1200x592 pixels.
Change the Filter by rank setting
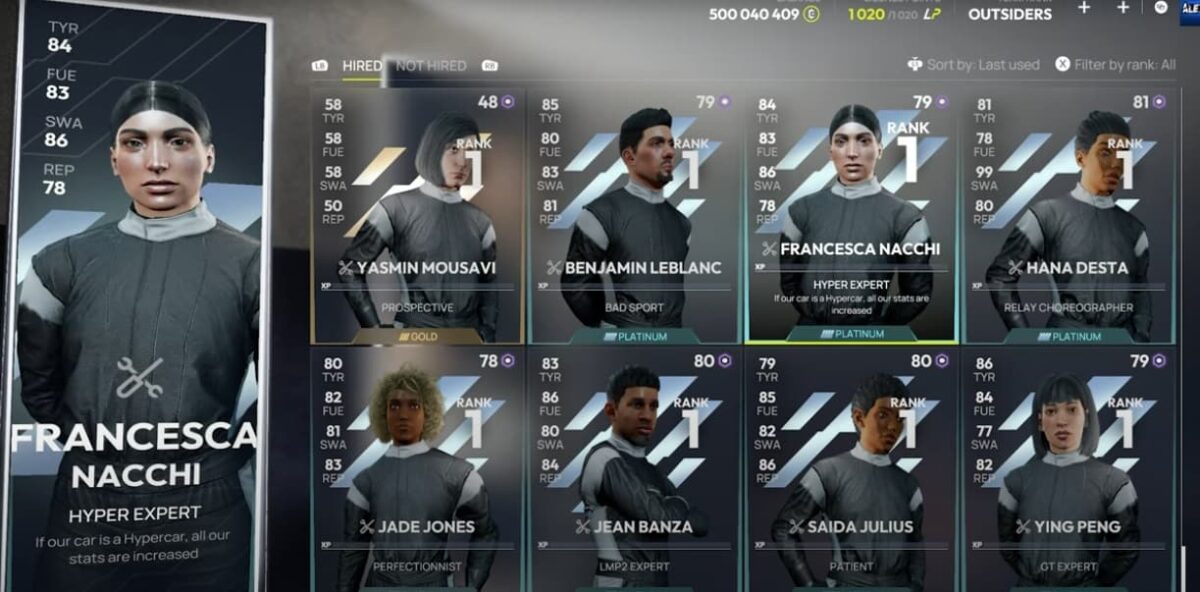click(1116, 65)
